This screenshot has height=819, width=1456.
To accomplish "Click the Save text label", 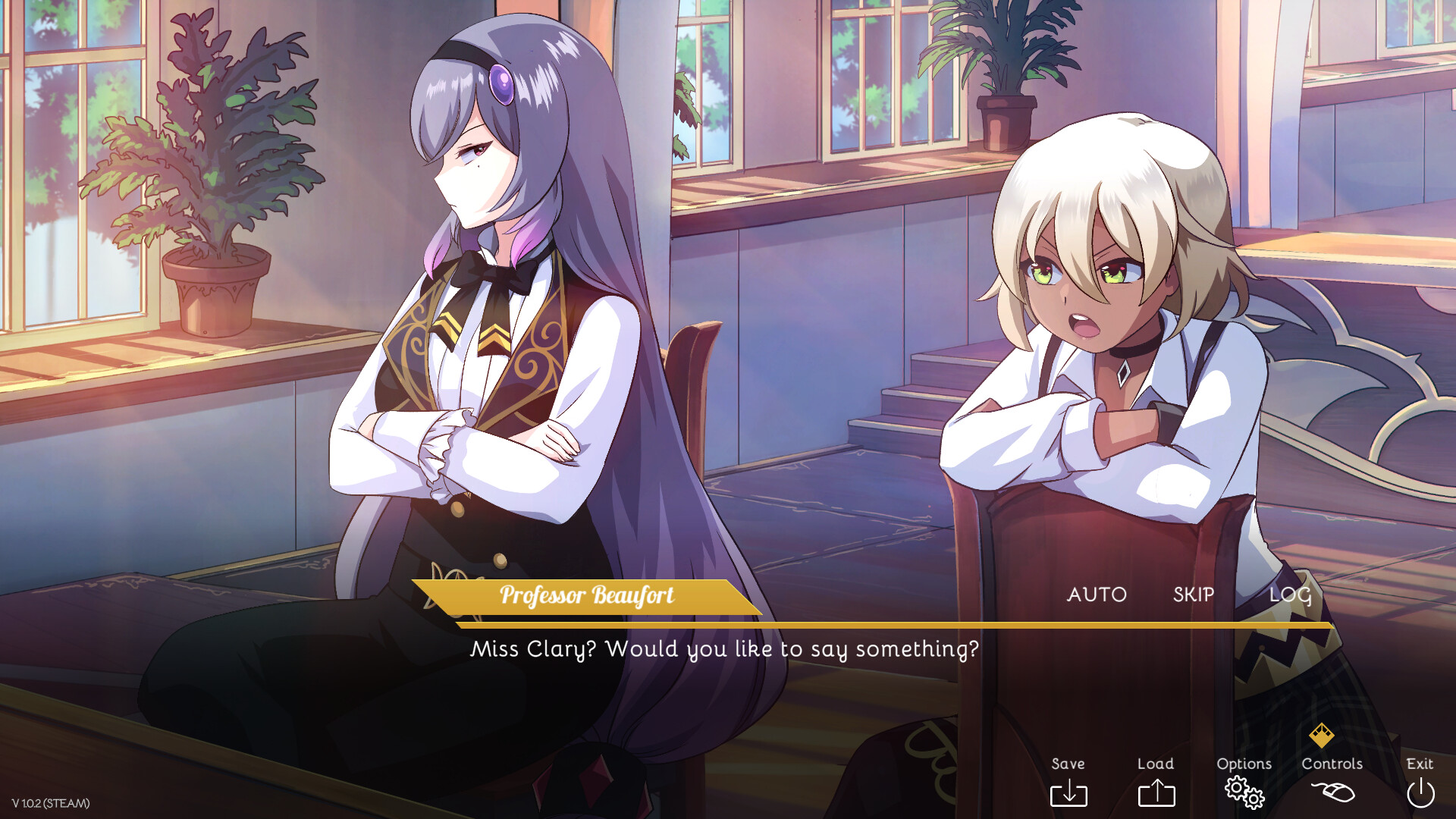I will (x=1068, y=764).
